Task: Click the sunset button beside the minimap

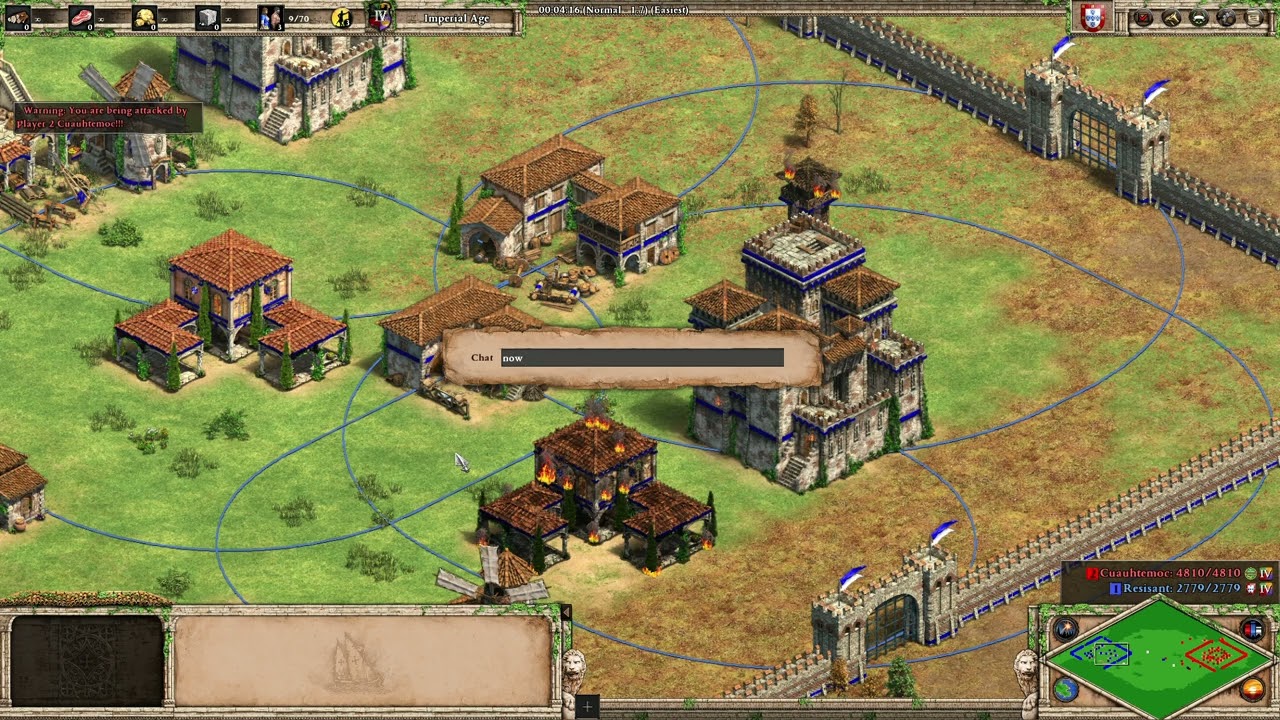Action: [1252, 688]
